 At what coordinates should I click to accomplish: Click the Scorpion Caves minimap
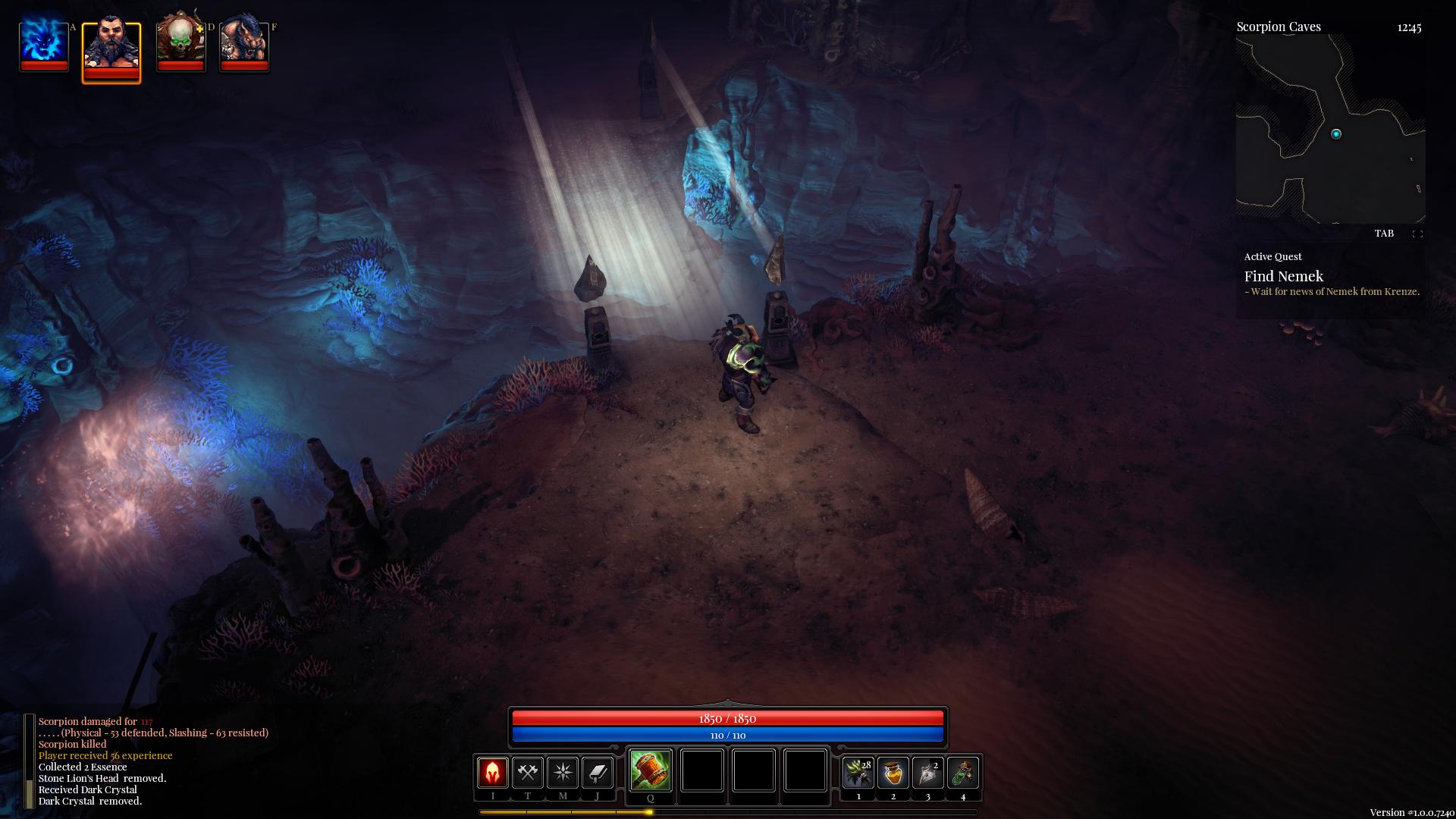tap(1330, 129)
